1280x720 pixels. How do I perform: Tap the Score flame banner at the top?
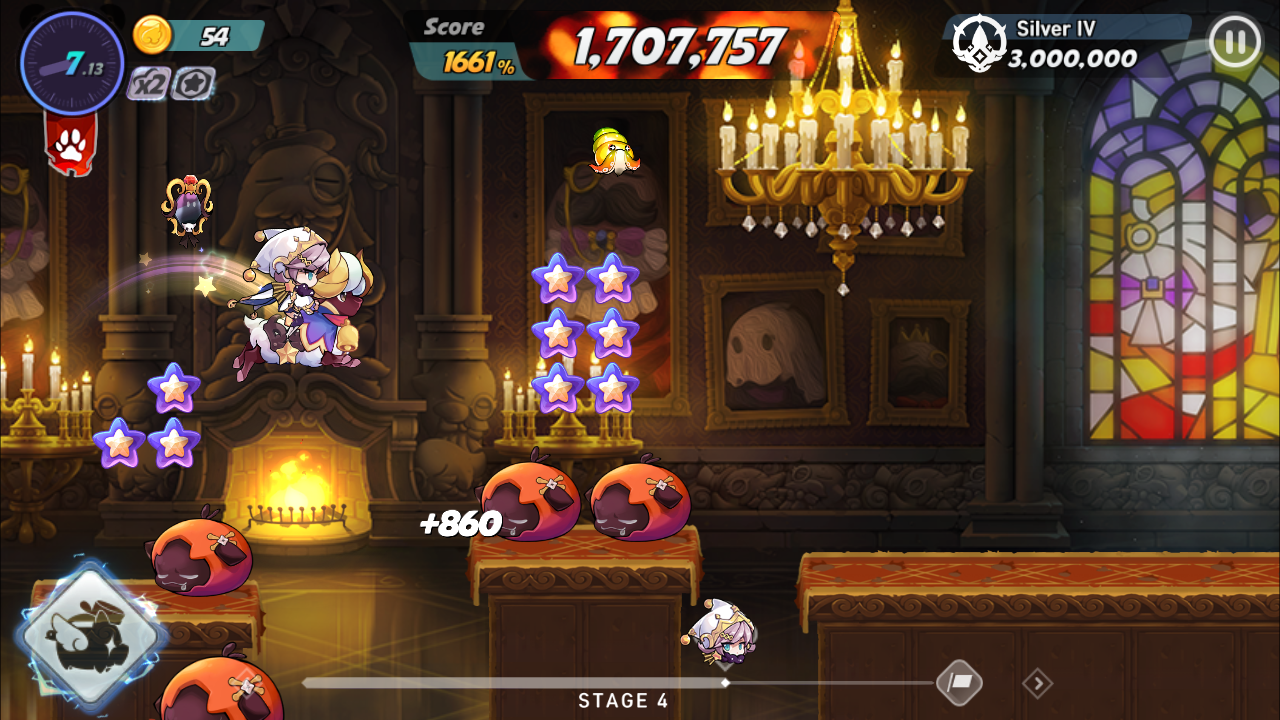(454, 28)
